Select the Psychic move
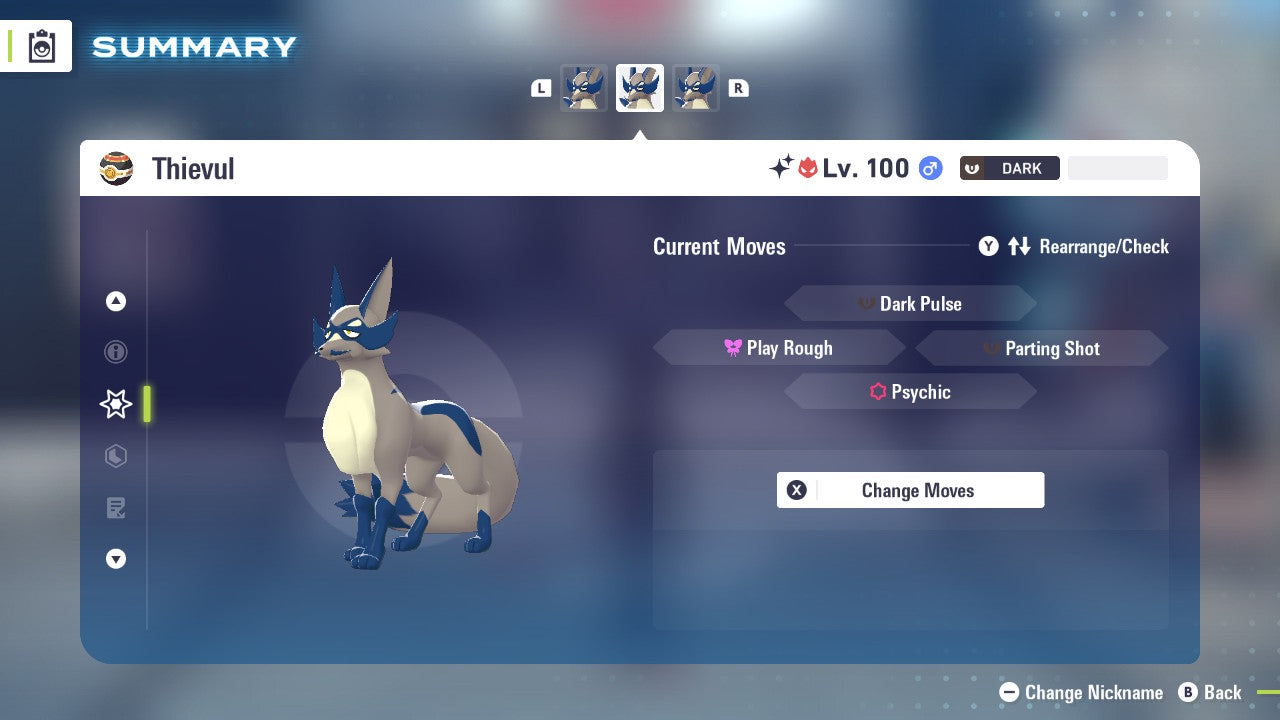 tap(910, 391)
